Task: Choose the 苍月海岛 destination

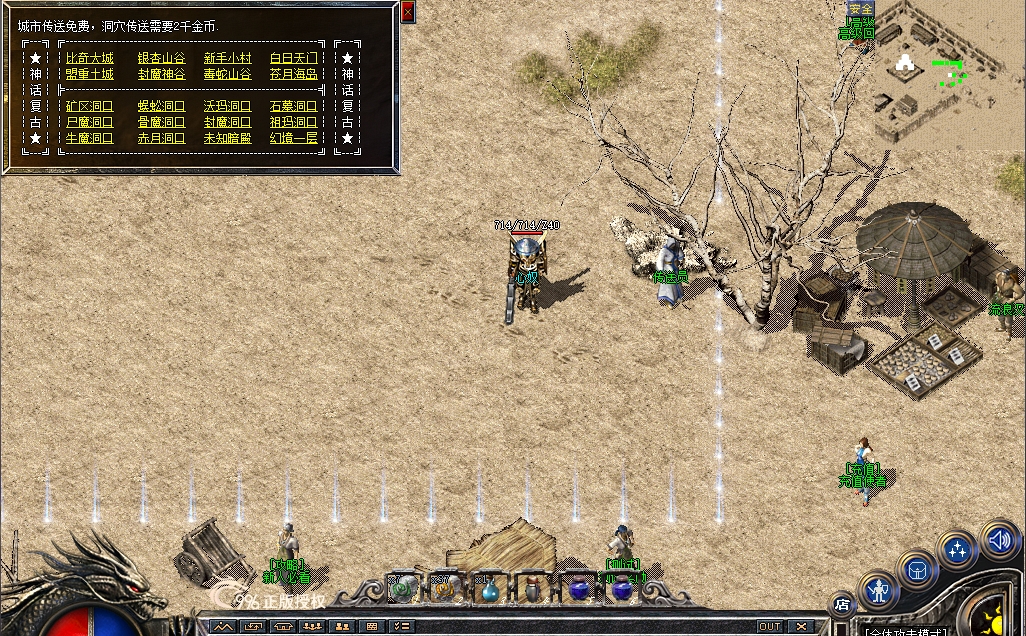Action: point(293,74)
